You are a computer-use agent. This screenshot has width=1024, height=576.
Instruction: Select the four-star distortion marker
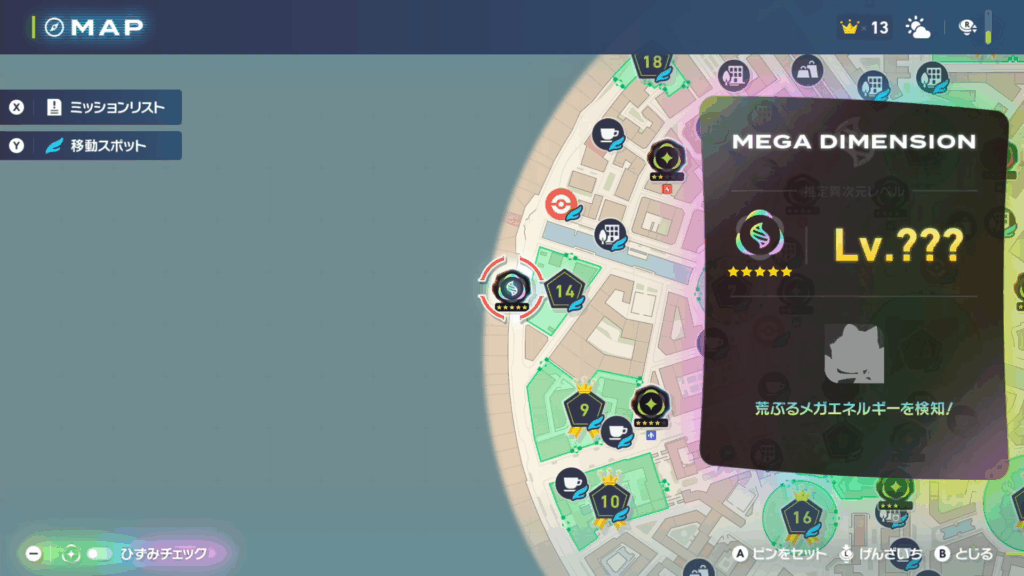click(x=650, y=404)
